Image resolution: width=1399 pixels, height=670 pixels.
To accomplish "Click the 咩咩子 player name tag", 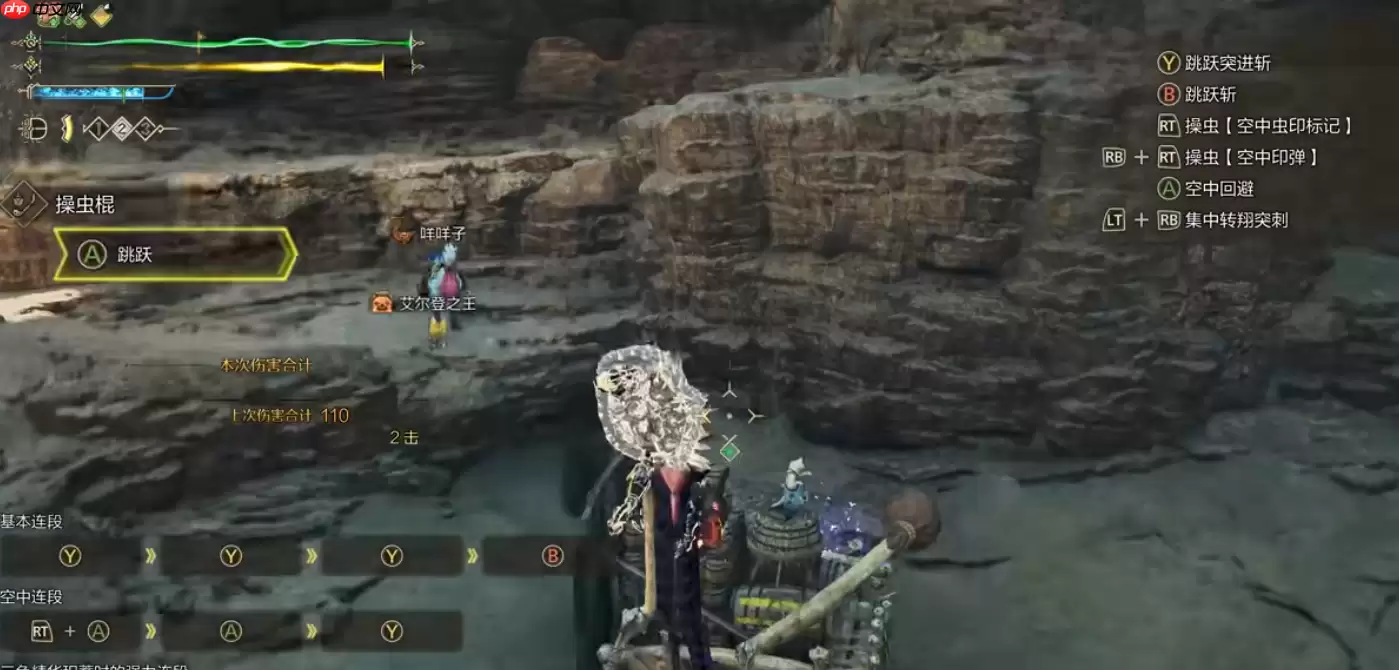I will pos(442,233).
